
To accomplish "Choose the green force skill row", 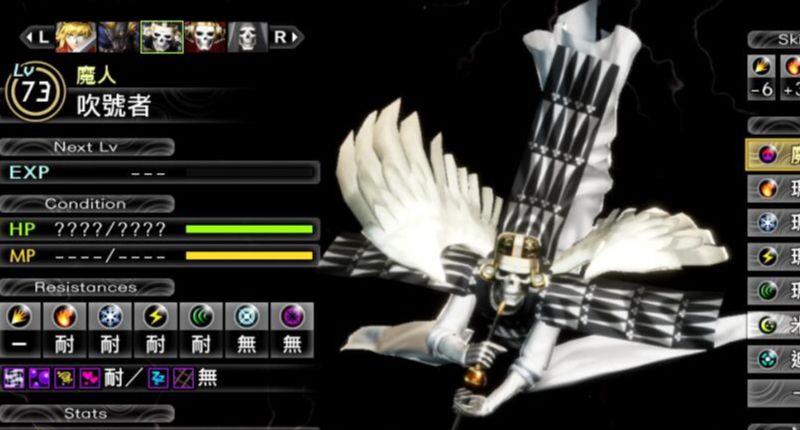I will 773,291.
